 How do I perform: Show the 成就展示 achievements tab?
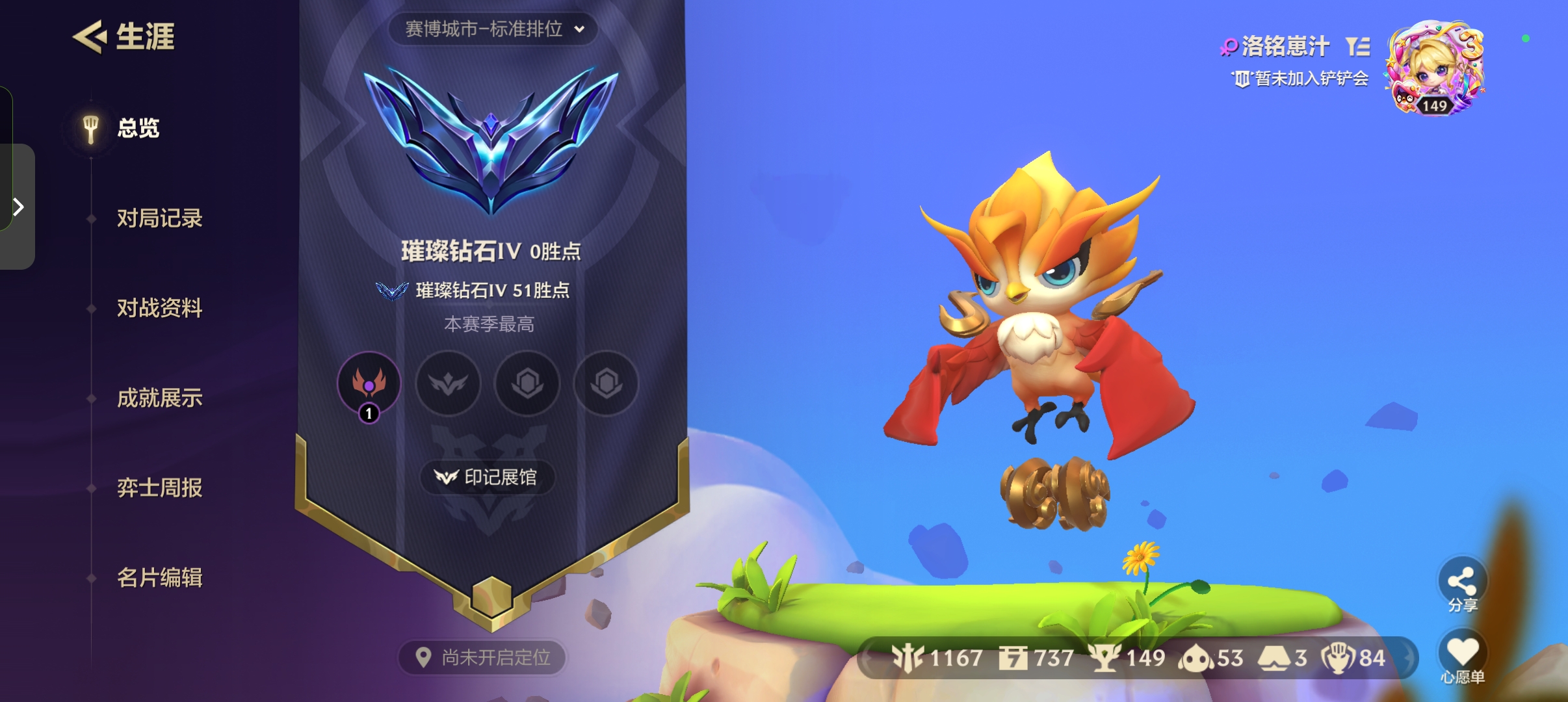point(159,398)
